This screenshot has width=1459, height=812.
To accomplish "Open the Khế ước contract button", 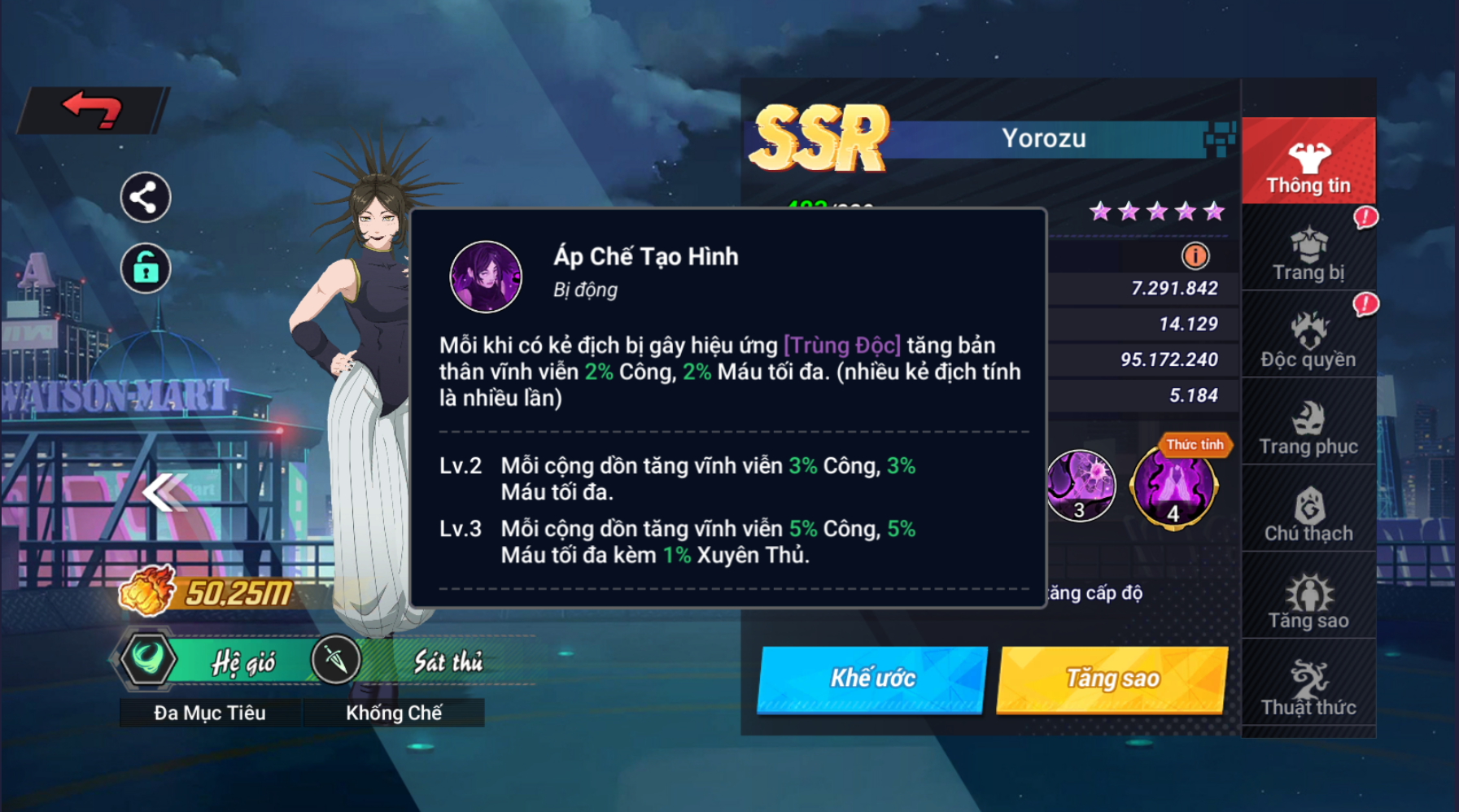I will pyautogui.click(x=872, y=679).
